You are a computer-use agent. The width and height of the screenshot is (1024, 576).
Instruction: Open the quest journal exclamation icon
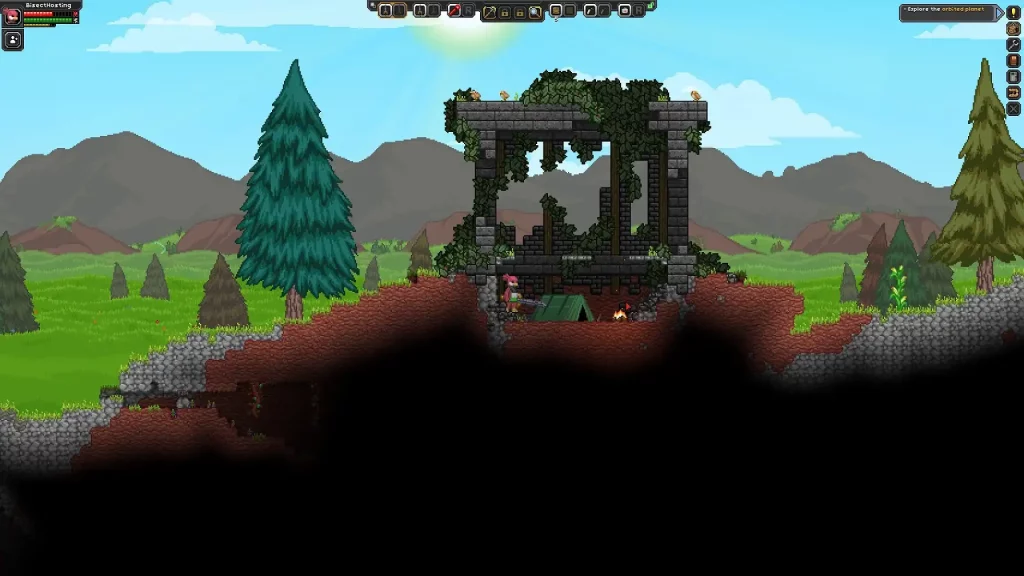tap(1013, 12)
